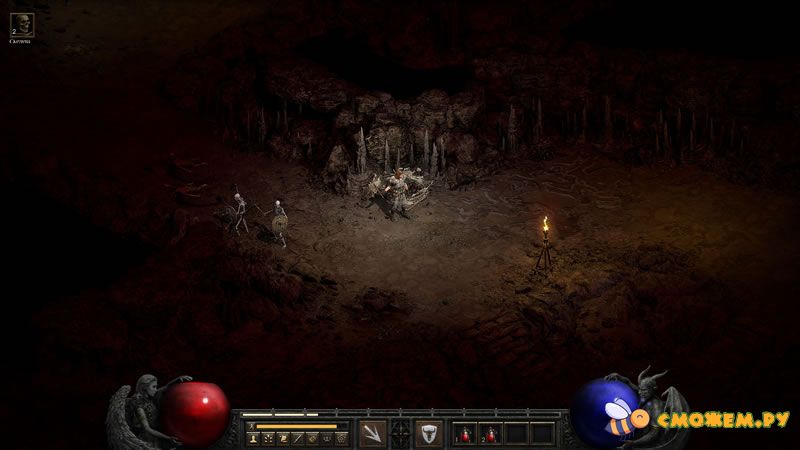Use the red potion in belt slot 2
The height and width of the screenshot is (450, 800).
click(491, 433)
